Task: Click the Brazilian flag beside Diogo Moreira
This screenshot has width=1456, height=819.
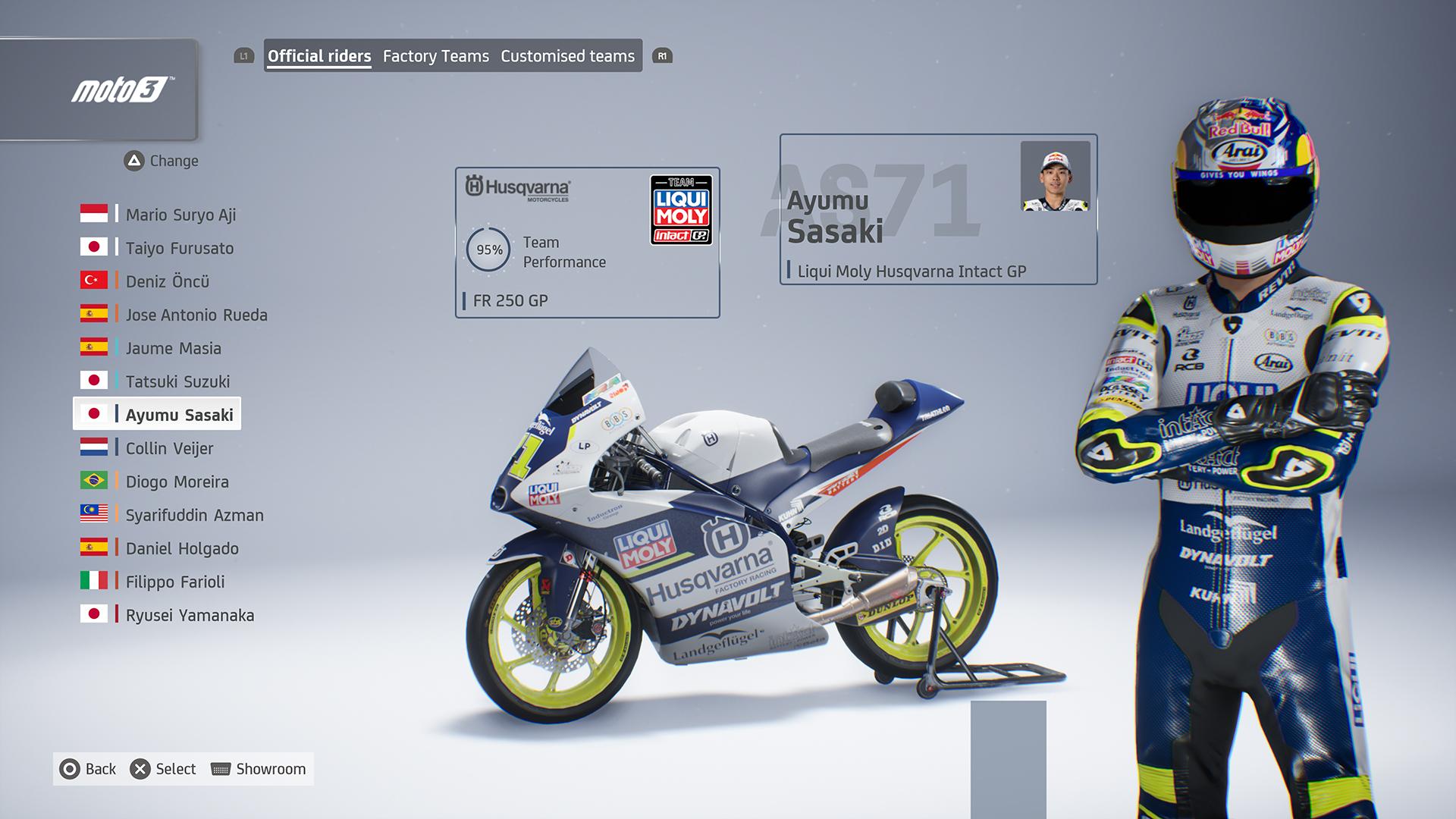Action: [94, 482]
